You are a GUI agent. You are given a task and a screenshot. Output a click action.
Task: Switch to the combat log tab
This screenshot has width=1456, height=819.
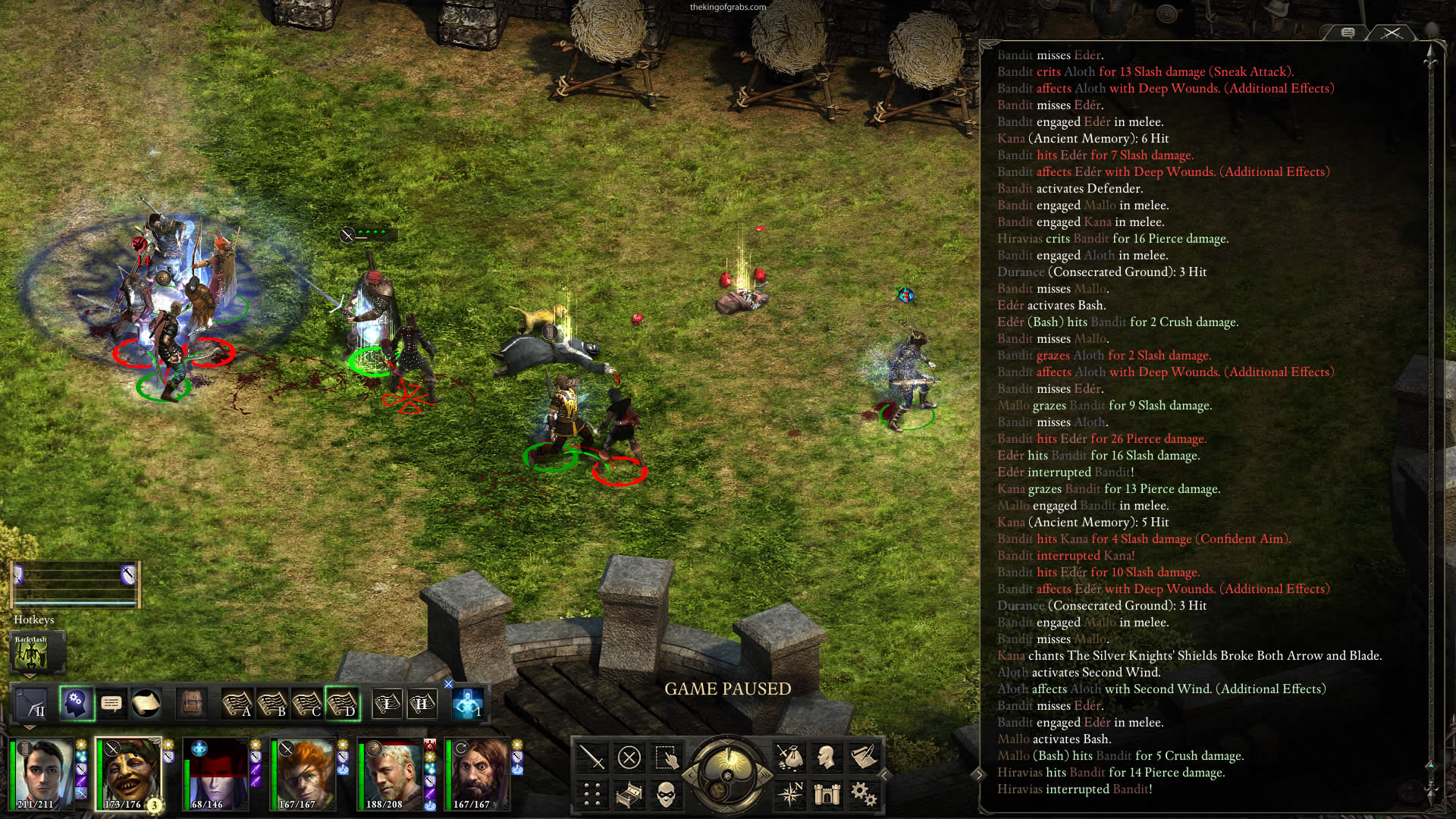pyautogui.click(x=1391, y=33)
